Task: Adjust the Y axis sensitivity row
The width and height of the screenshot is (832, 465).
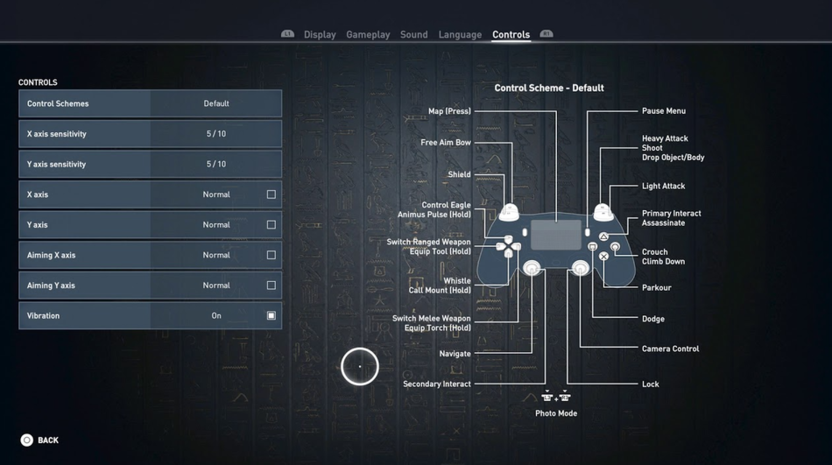Action: [x=216, y=164]
